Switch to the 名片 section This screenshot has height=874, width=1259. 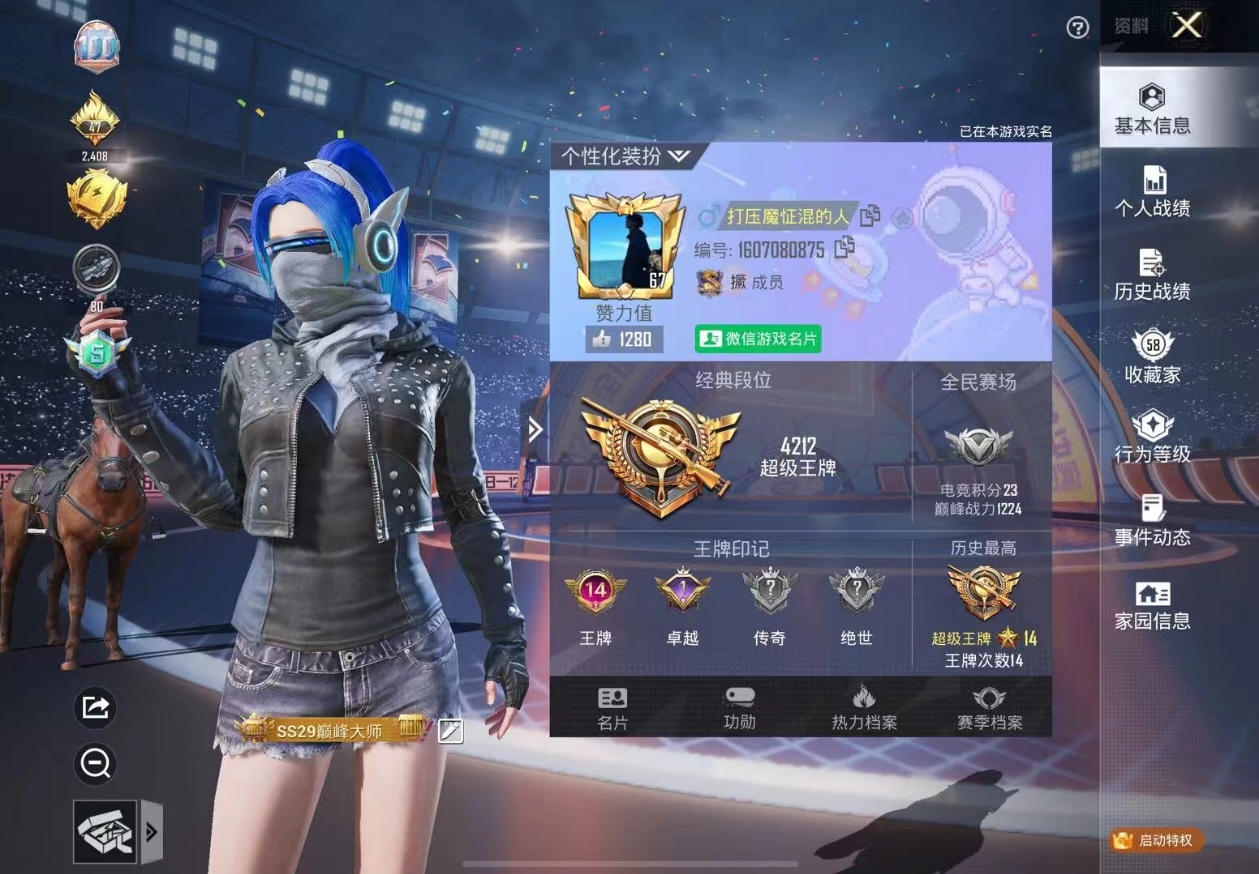pyautogui.click(x=612, y=708)
